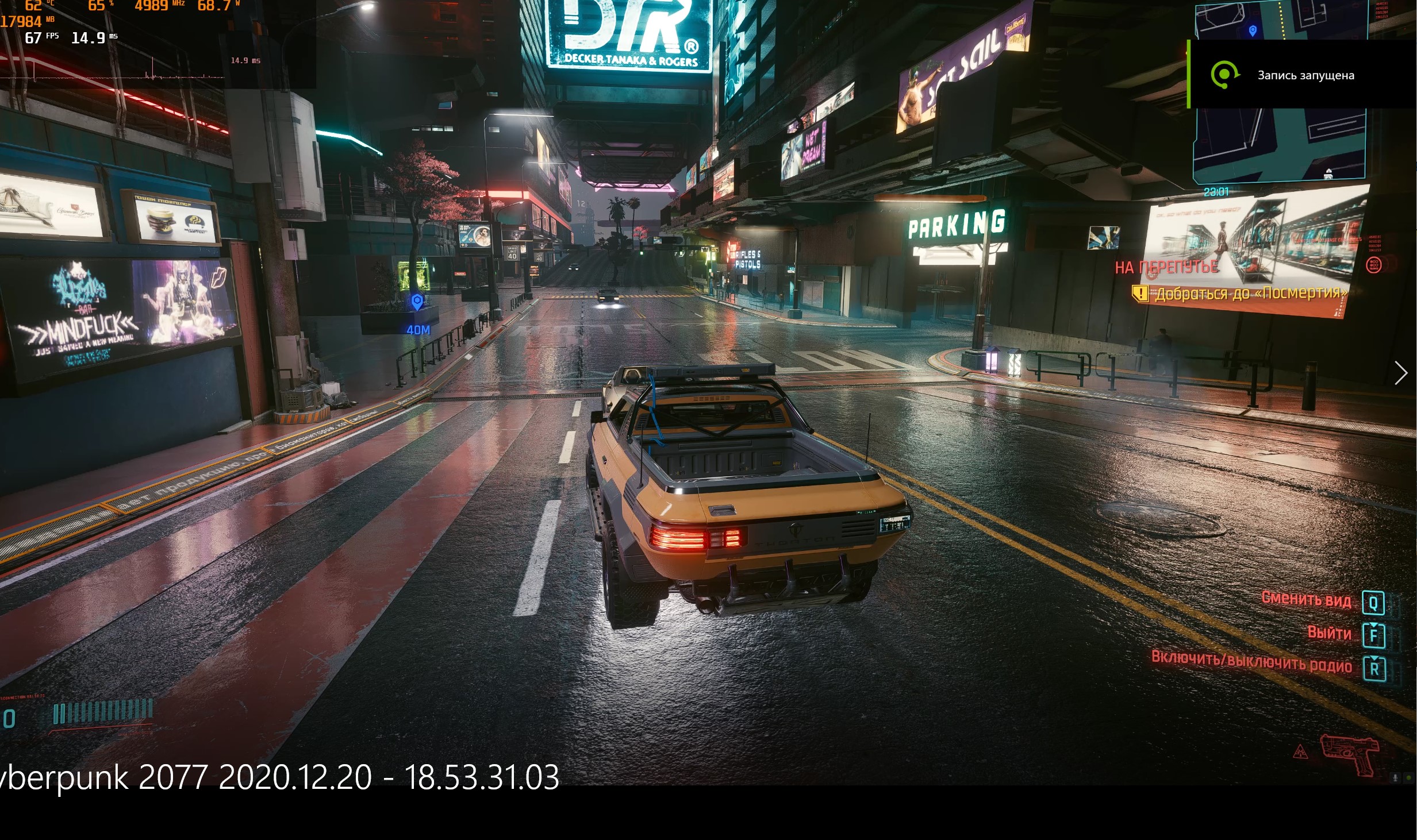Image resolution: width=1417 pixels, height=840 pixels.
Task: Select the pistol weapon icon
Action: point(1348,753)
